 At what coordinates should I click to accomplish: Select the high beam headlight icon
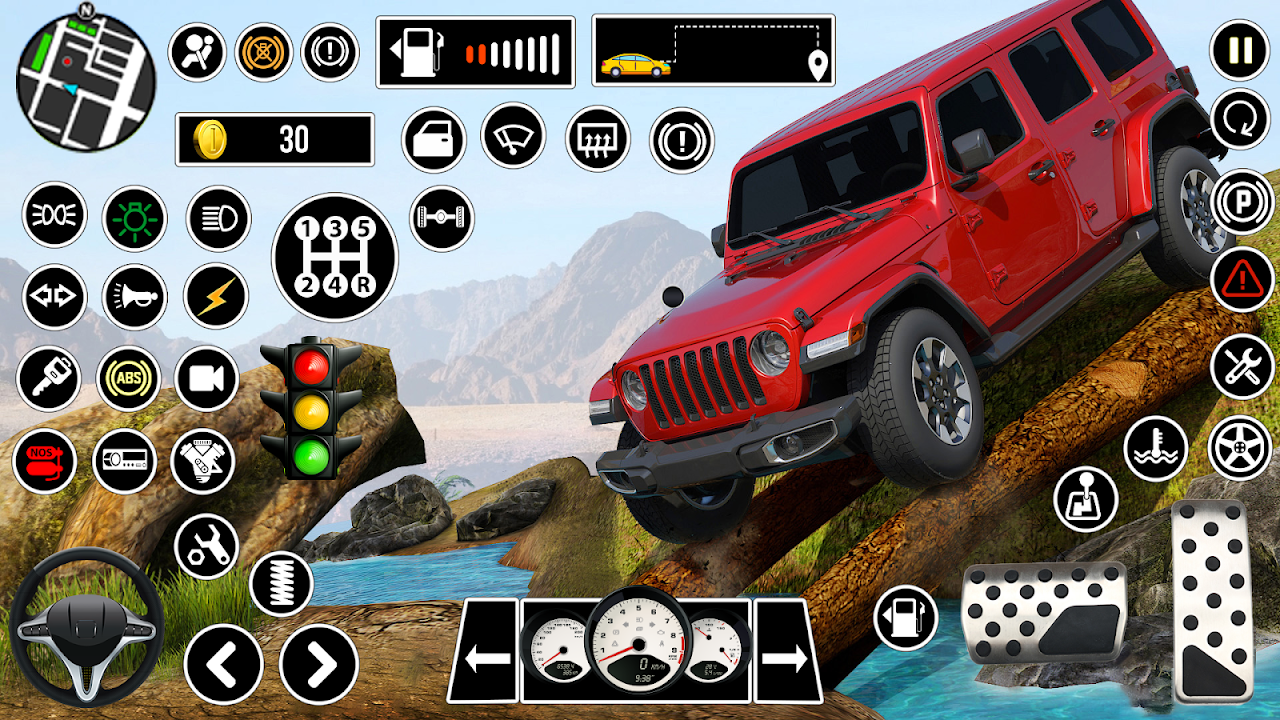point(217,218)
